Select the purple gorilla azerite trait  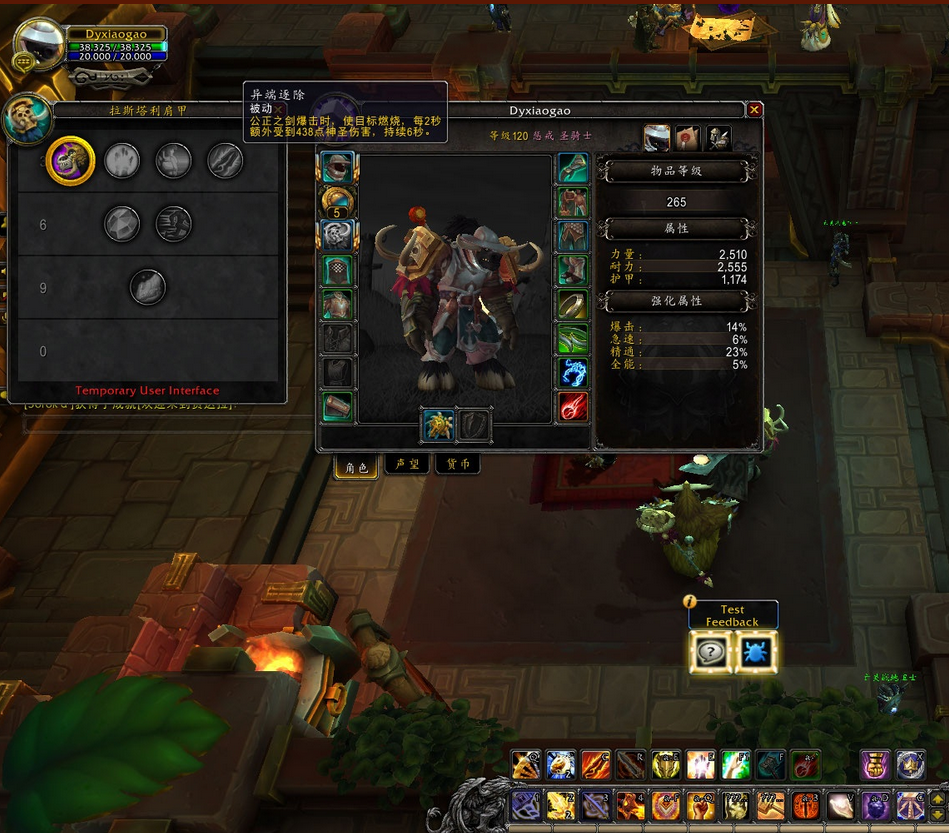coord(71,160)
